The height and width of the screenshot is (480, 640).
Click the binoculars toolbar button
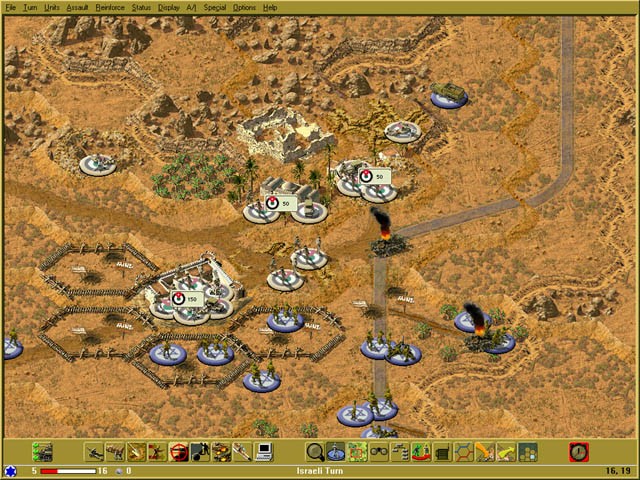(379, 452)
